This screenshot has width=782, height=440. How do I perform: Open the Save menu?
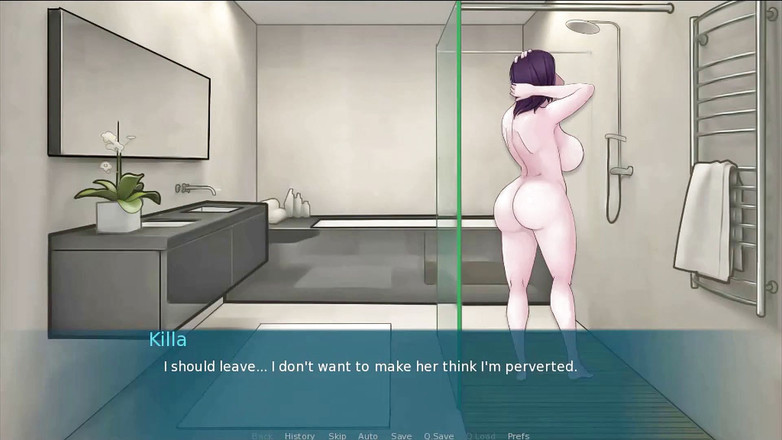[401, 436]
